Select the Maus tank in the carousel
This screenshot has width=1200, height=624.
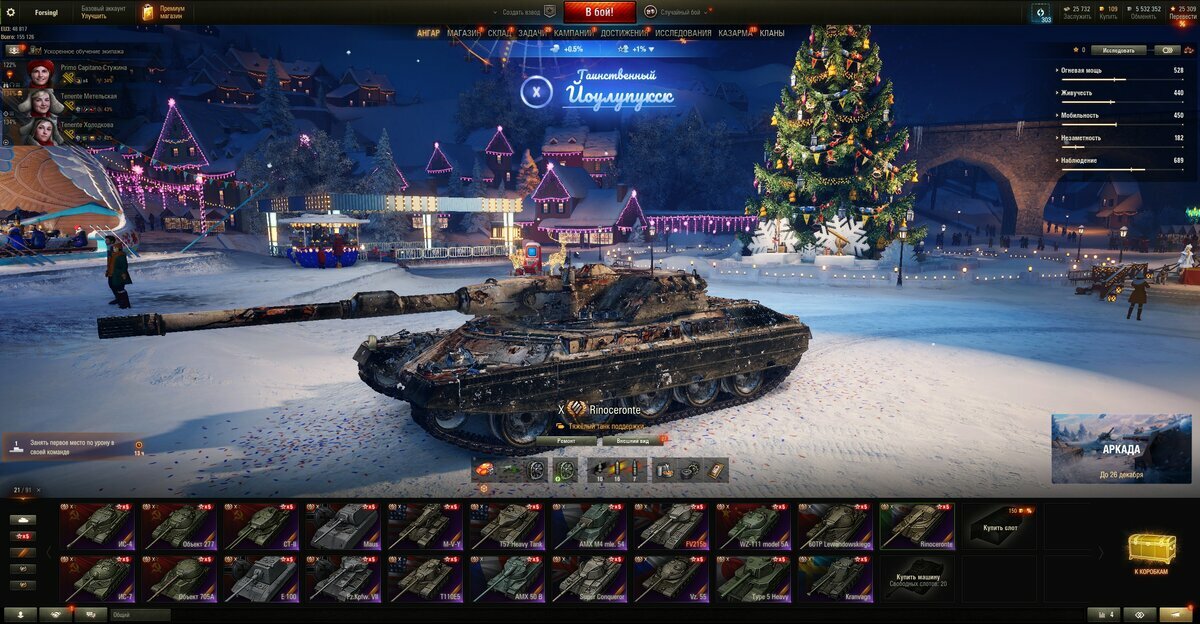pyautogui.click(x=344, y=526)
